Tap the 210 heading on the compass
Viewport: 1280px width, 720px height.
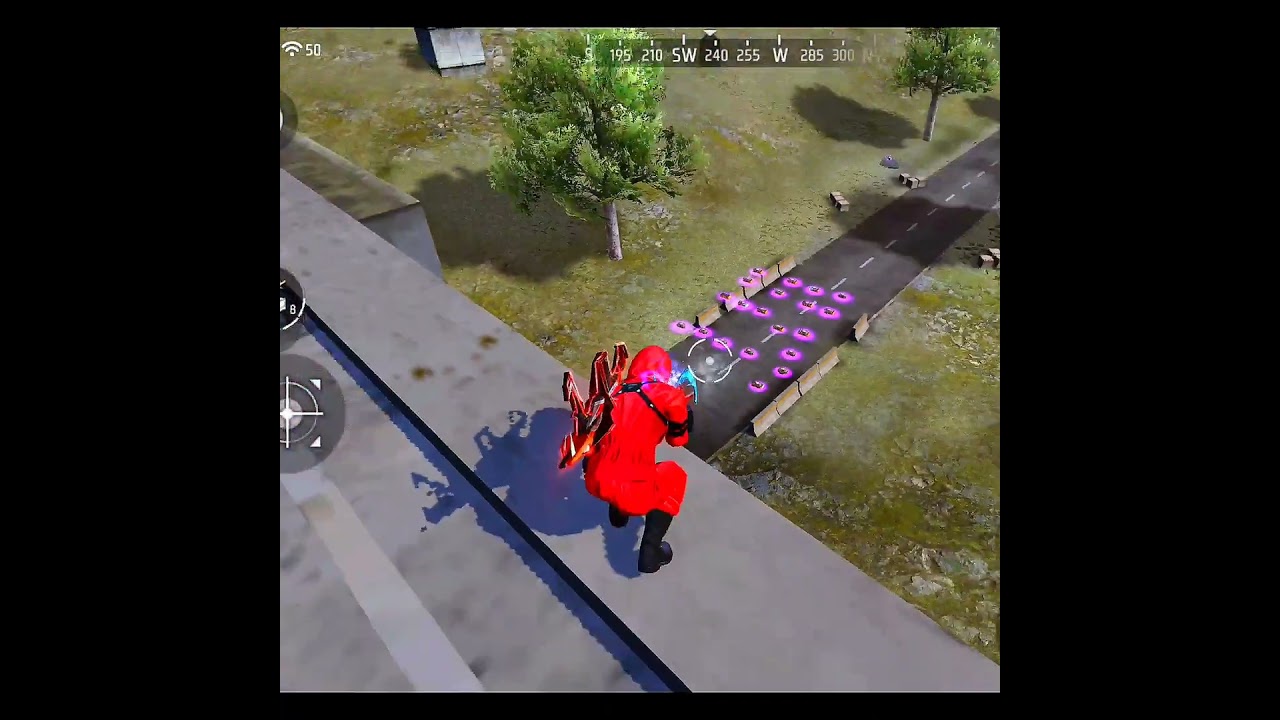[651, 55]
